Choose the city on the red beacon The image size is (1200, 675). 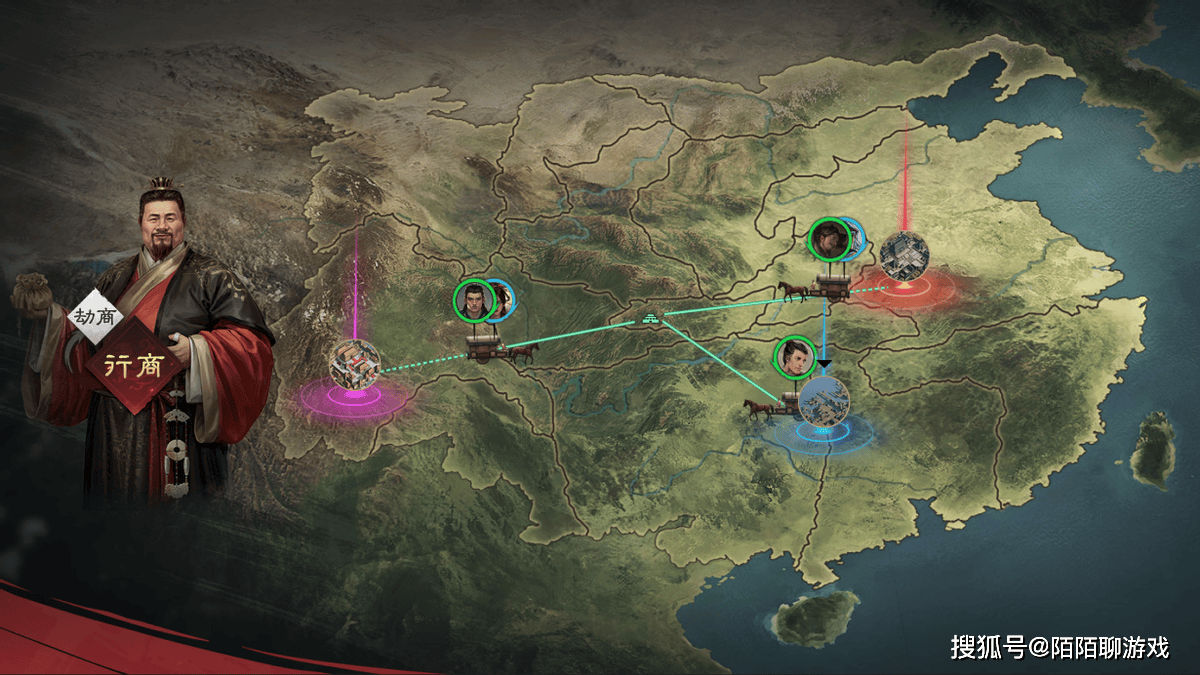903,256
